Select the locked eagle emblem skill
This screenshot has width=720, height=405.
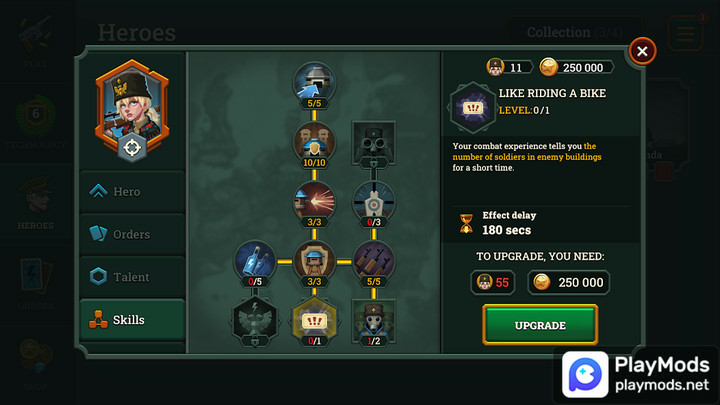tap(255, 319)
